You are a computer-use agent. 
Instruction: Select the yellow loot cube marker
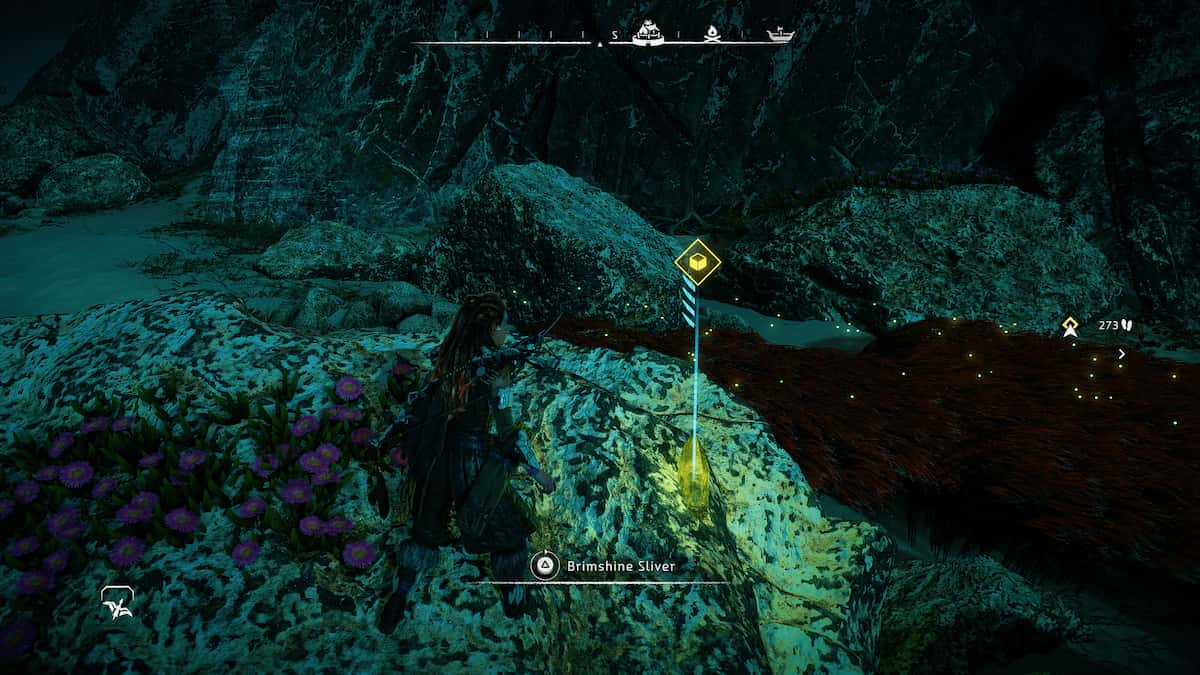tap(697, 261)
